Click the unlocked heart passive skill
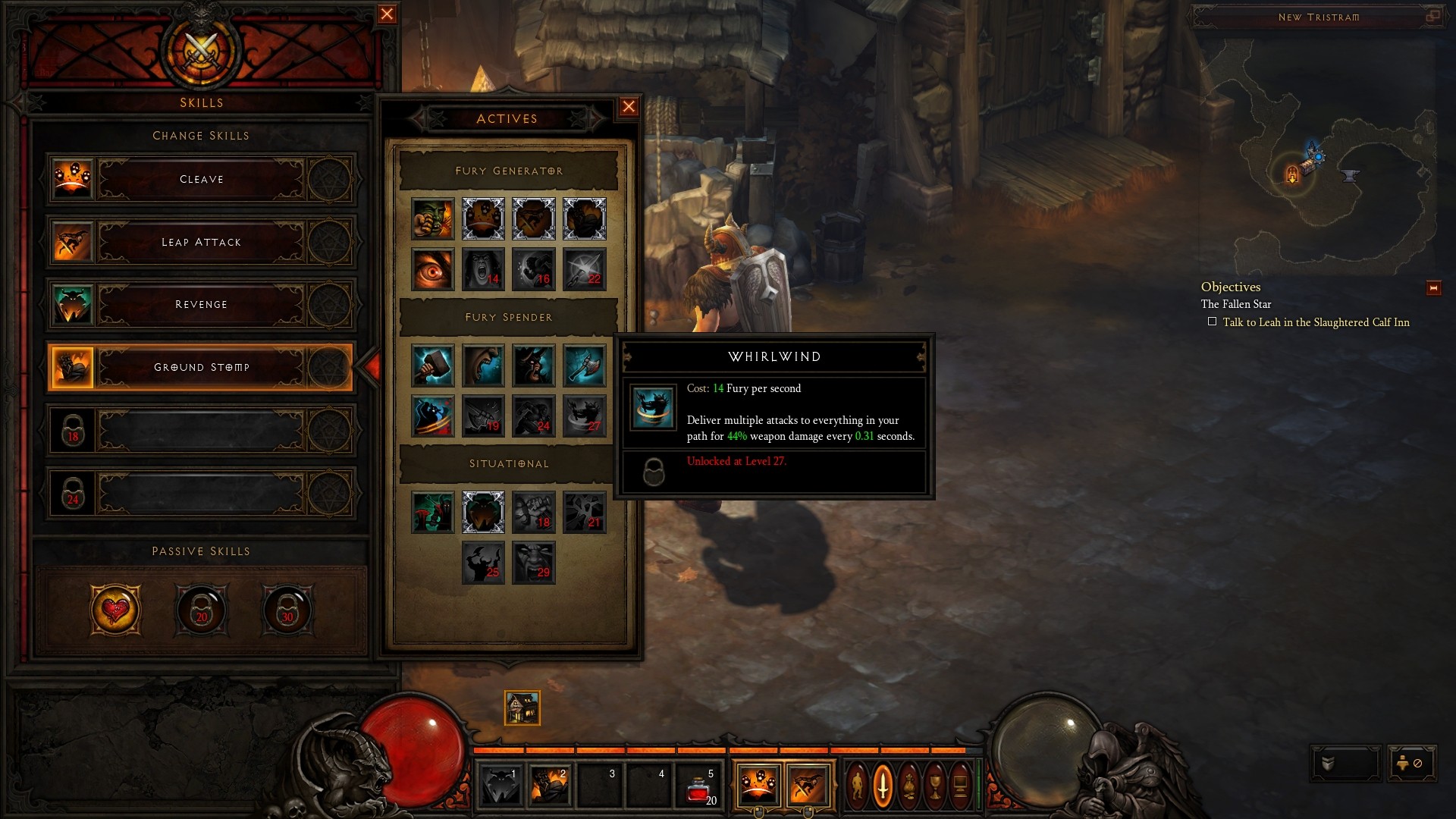 click(115, 609)
